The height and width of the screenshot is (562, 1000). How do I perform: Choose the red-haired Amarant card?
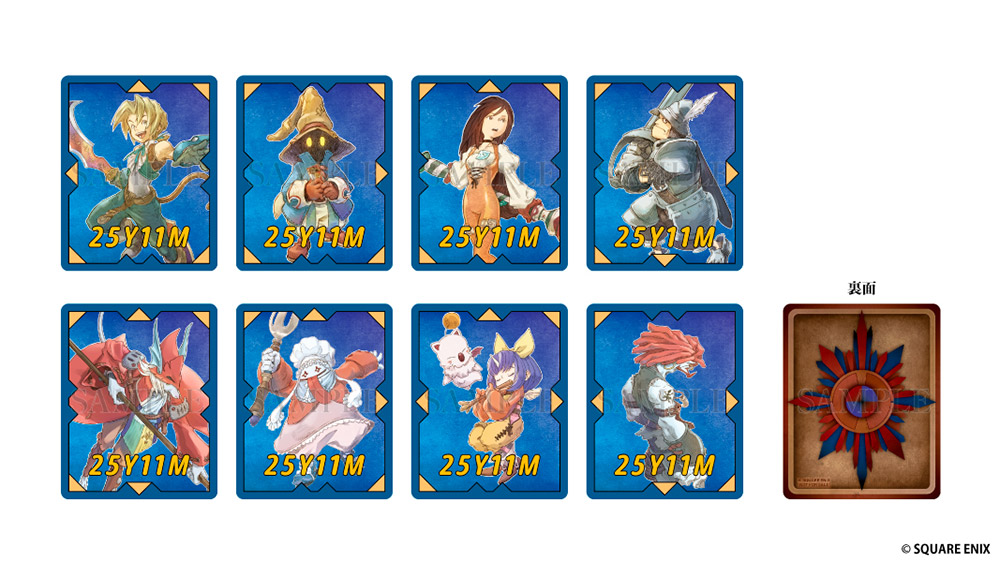664,401
